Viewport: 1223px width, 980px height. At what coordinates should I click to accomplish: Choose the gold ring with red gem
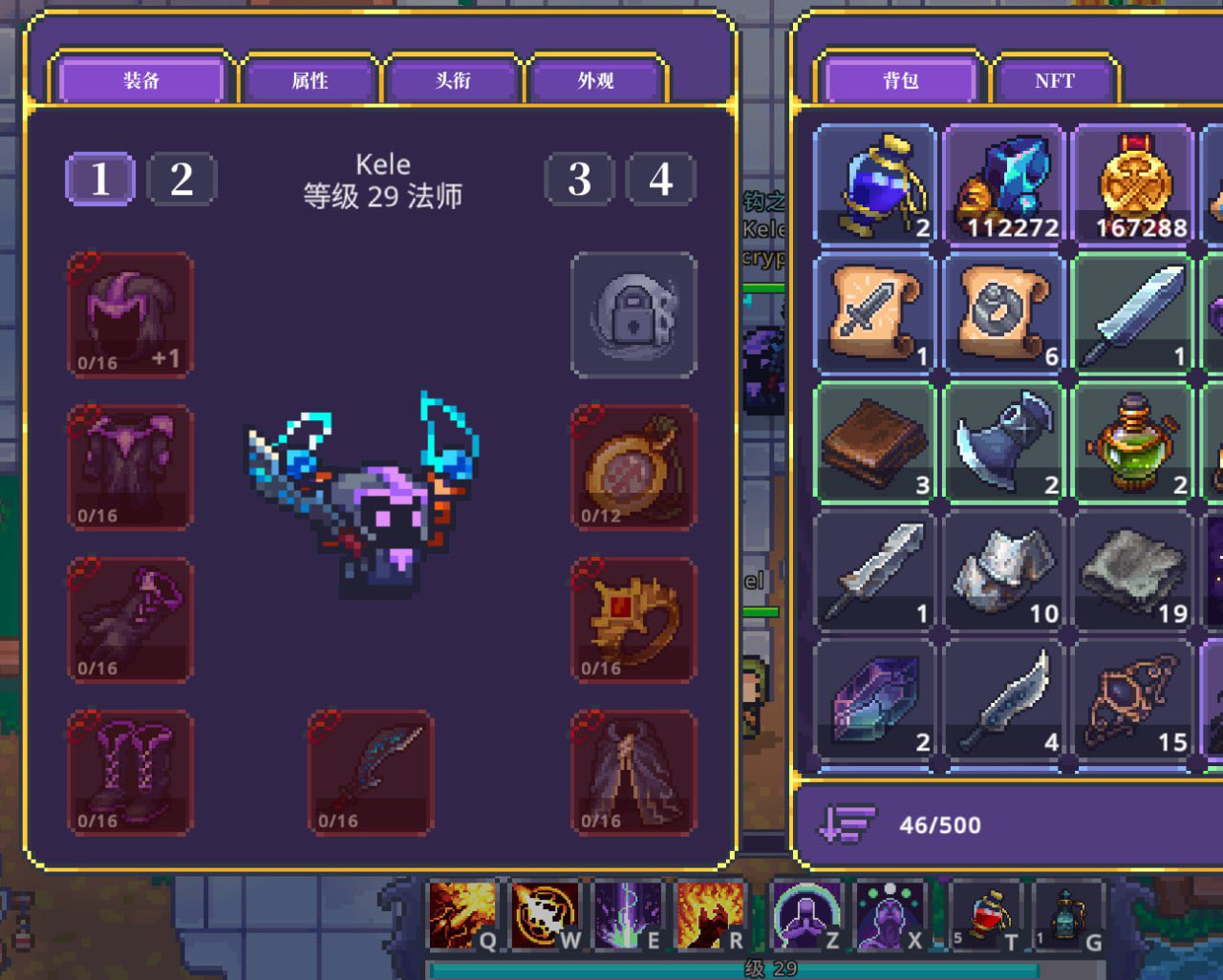click(x=633, y=620)
